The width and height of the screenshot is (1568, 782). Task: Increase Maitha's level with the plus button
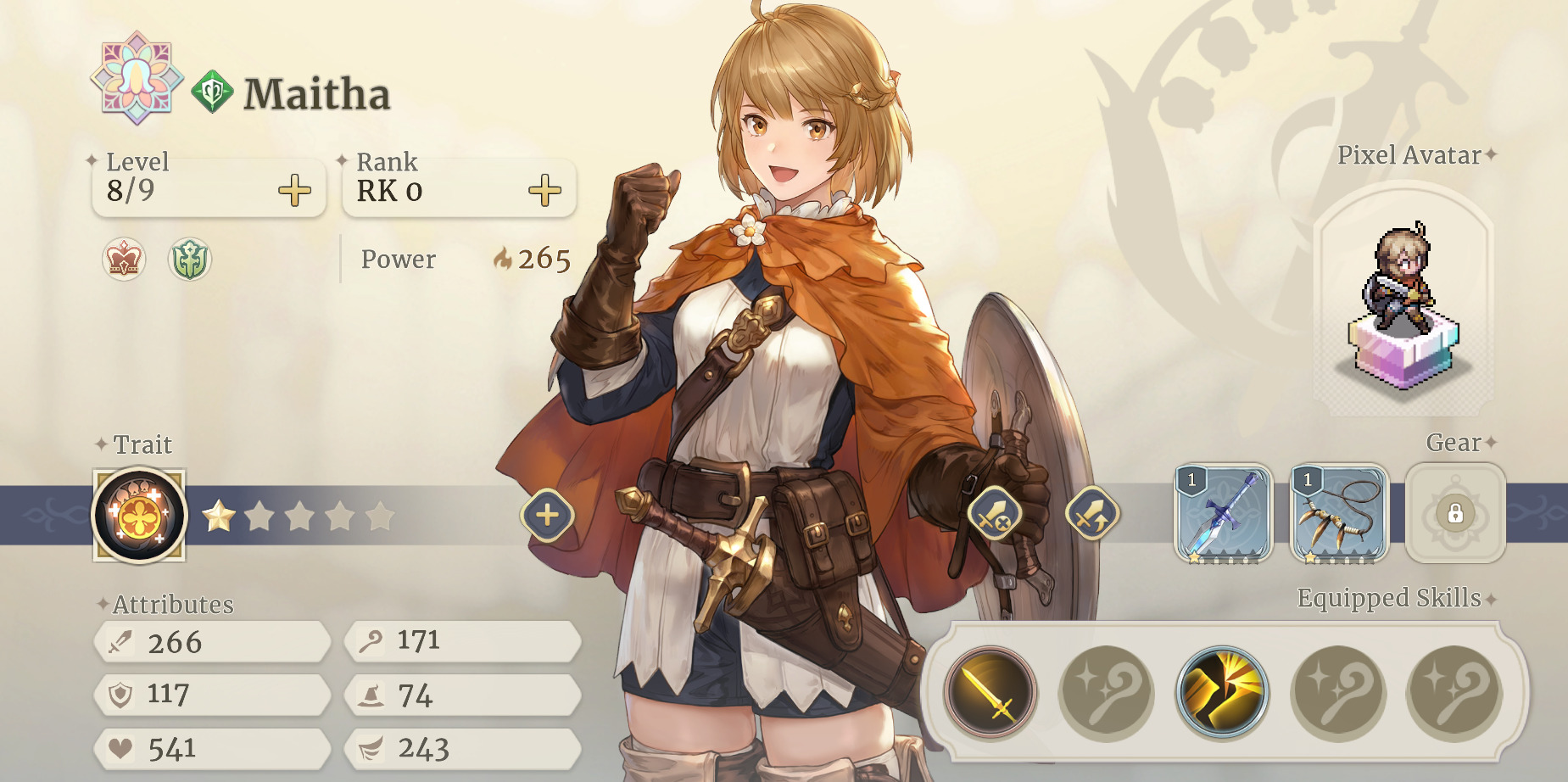tap(294, 191)
